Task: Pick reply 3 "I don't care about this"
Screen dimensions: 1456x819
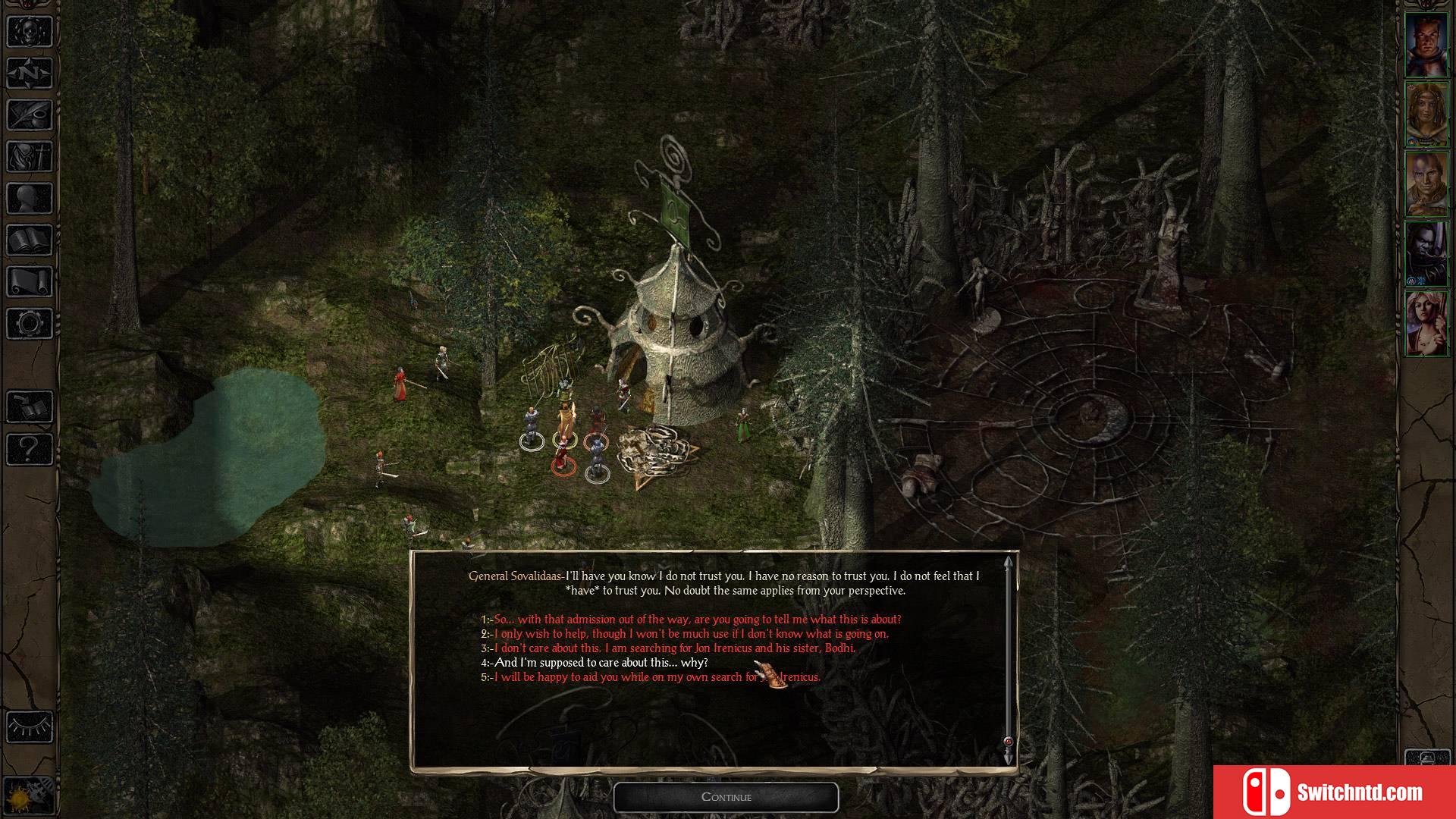Action: (x=673, y=648)
